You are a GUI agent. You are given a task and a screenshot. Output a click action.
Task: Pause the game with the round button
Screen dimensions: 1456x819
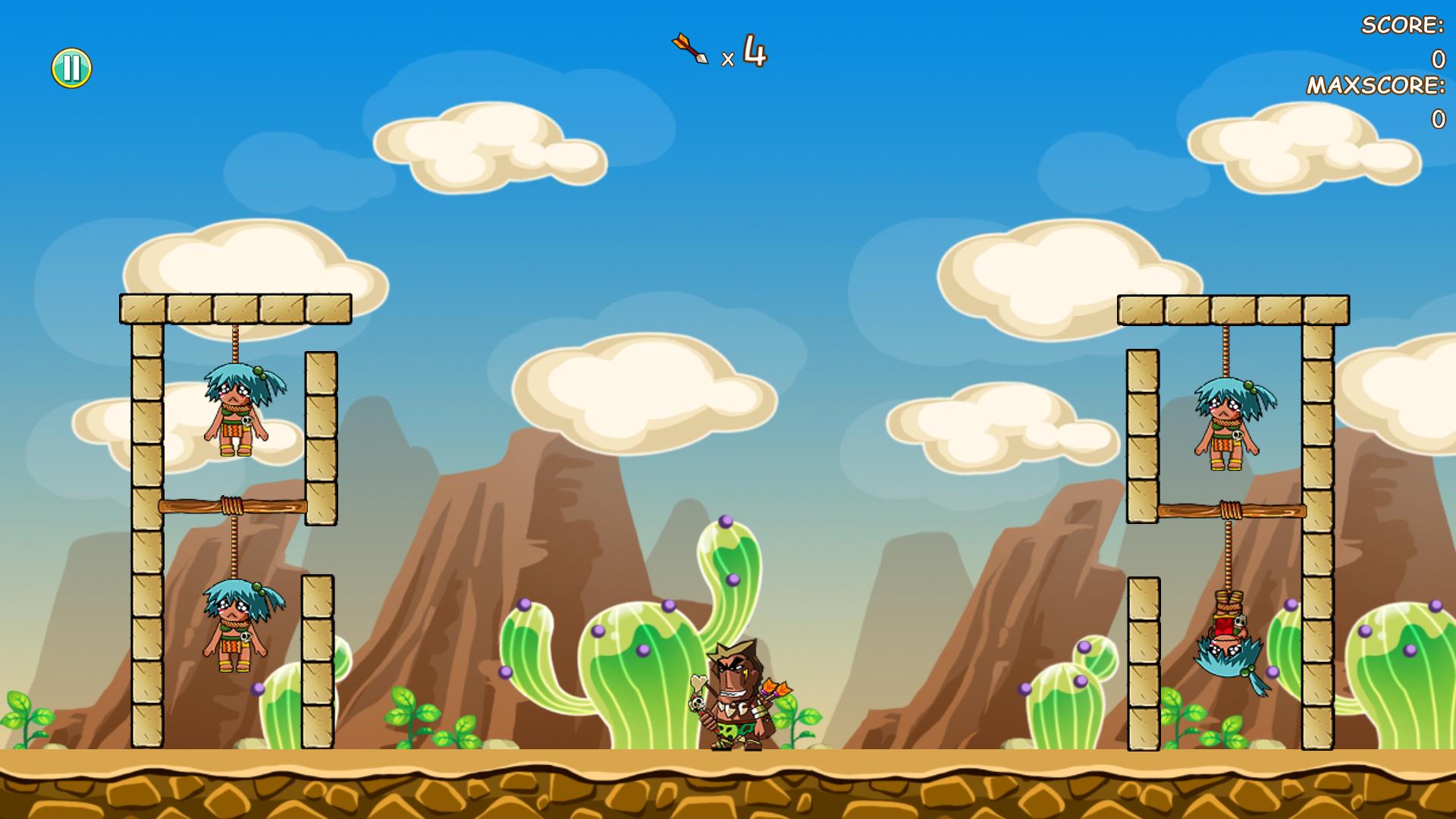(71, 68)
